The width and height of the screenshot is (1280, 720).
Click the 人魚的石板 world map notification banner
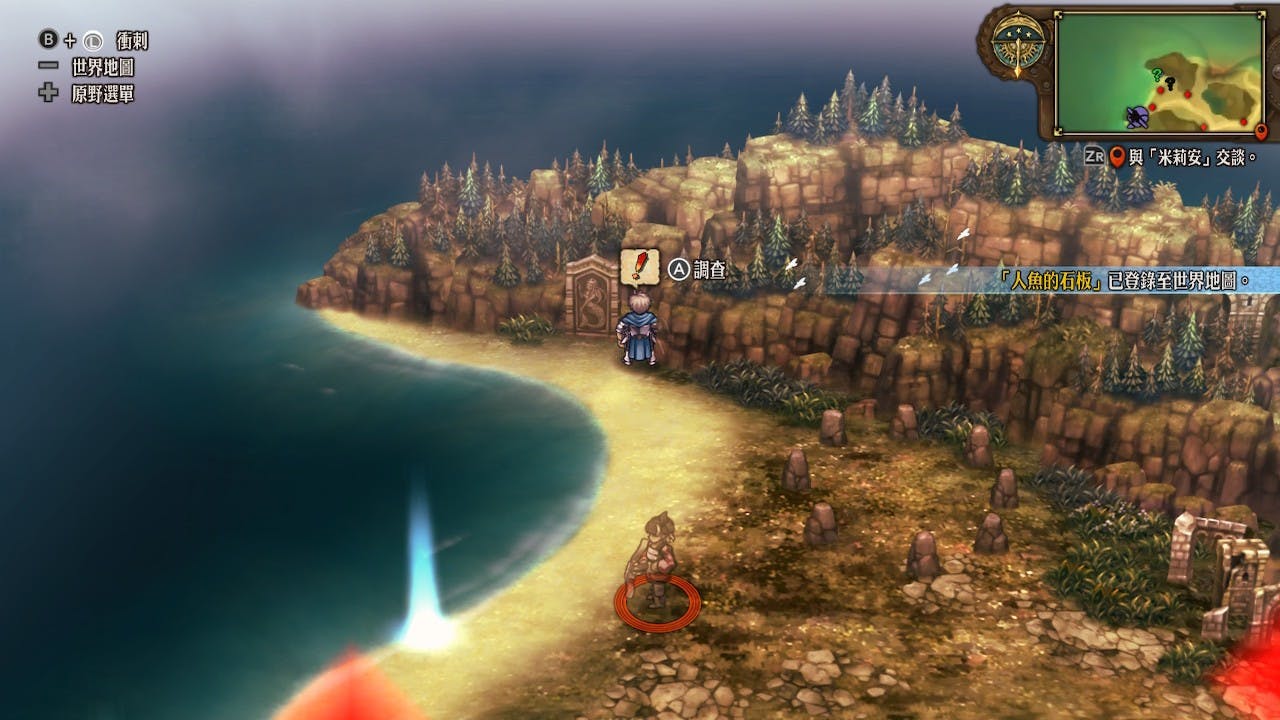point(1120,280)
